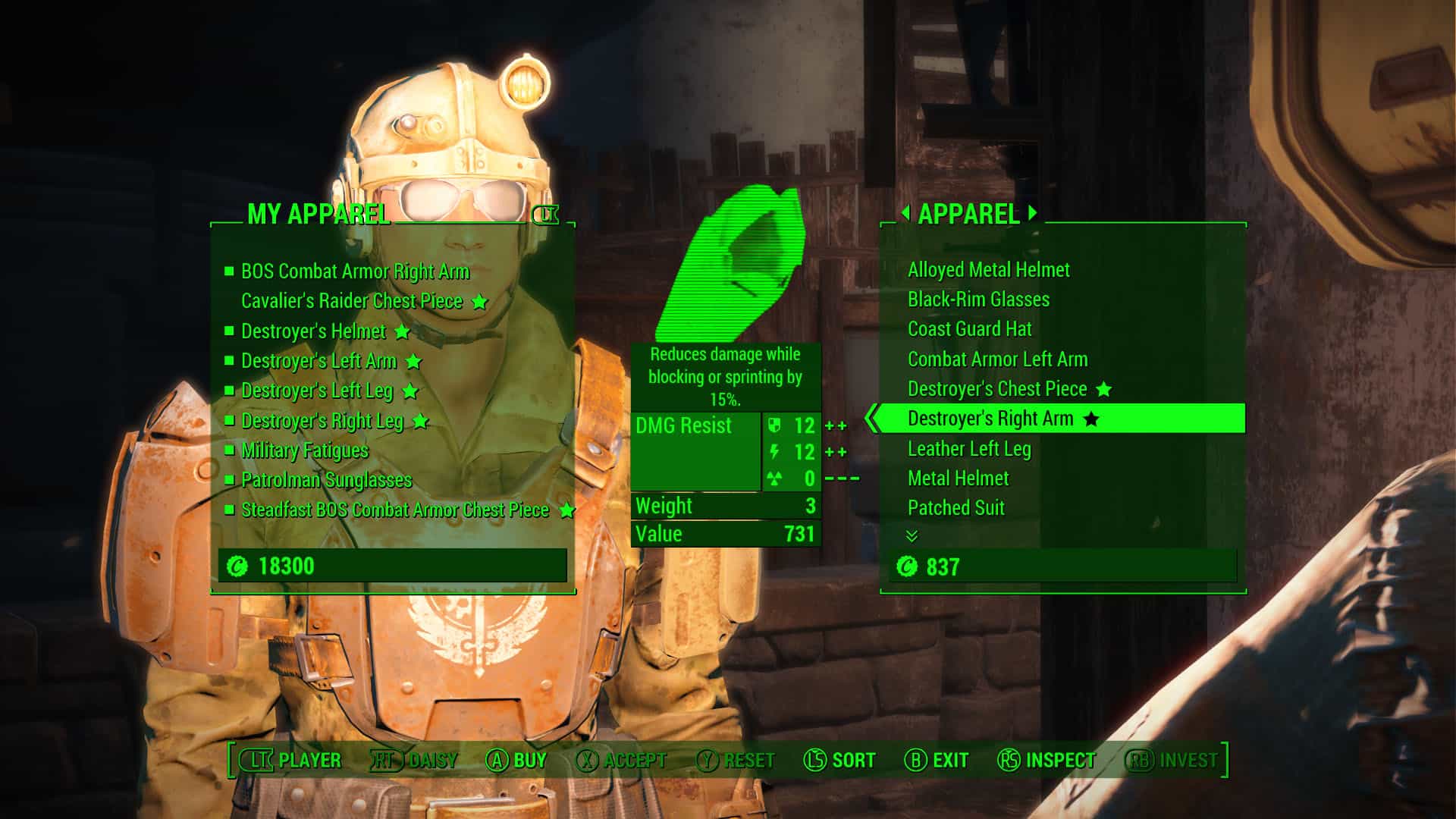Choose Destroyer's Chest Piece from vendor
Image resolution: width=1456 pixels, height=819 pixels.
tap(997, 389)
